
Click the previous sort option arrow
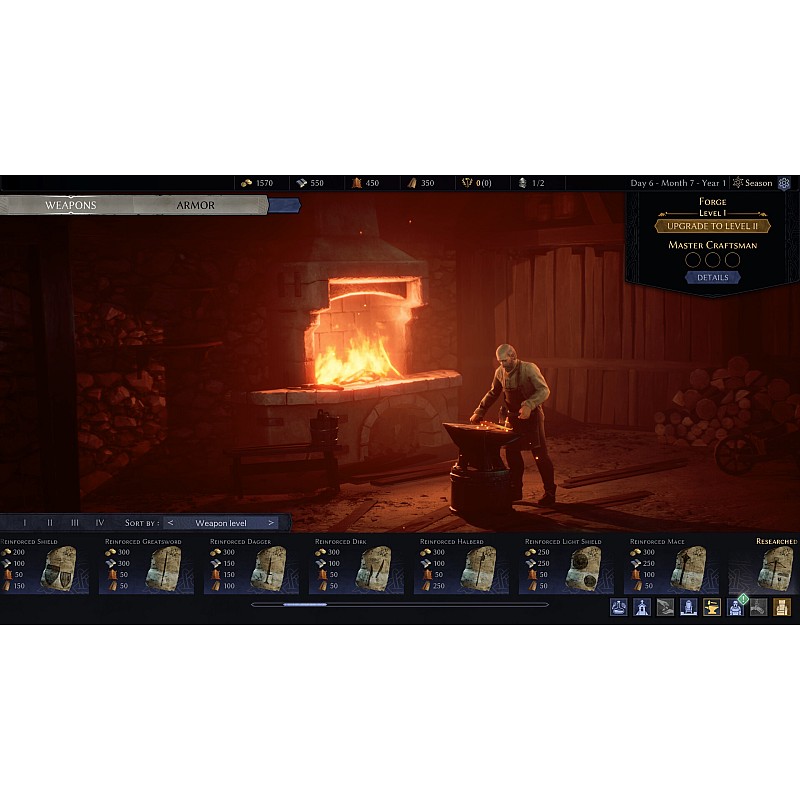point(171,523)
